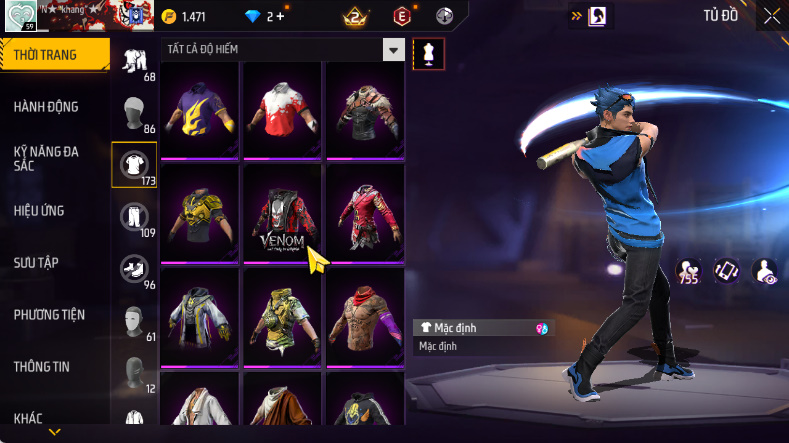This screenshot has width=789, height=443.
Task: Open the Thông Tin tab
Action: click(x=42, y=367)
